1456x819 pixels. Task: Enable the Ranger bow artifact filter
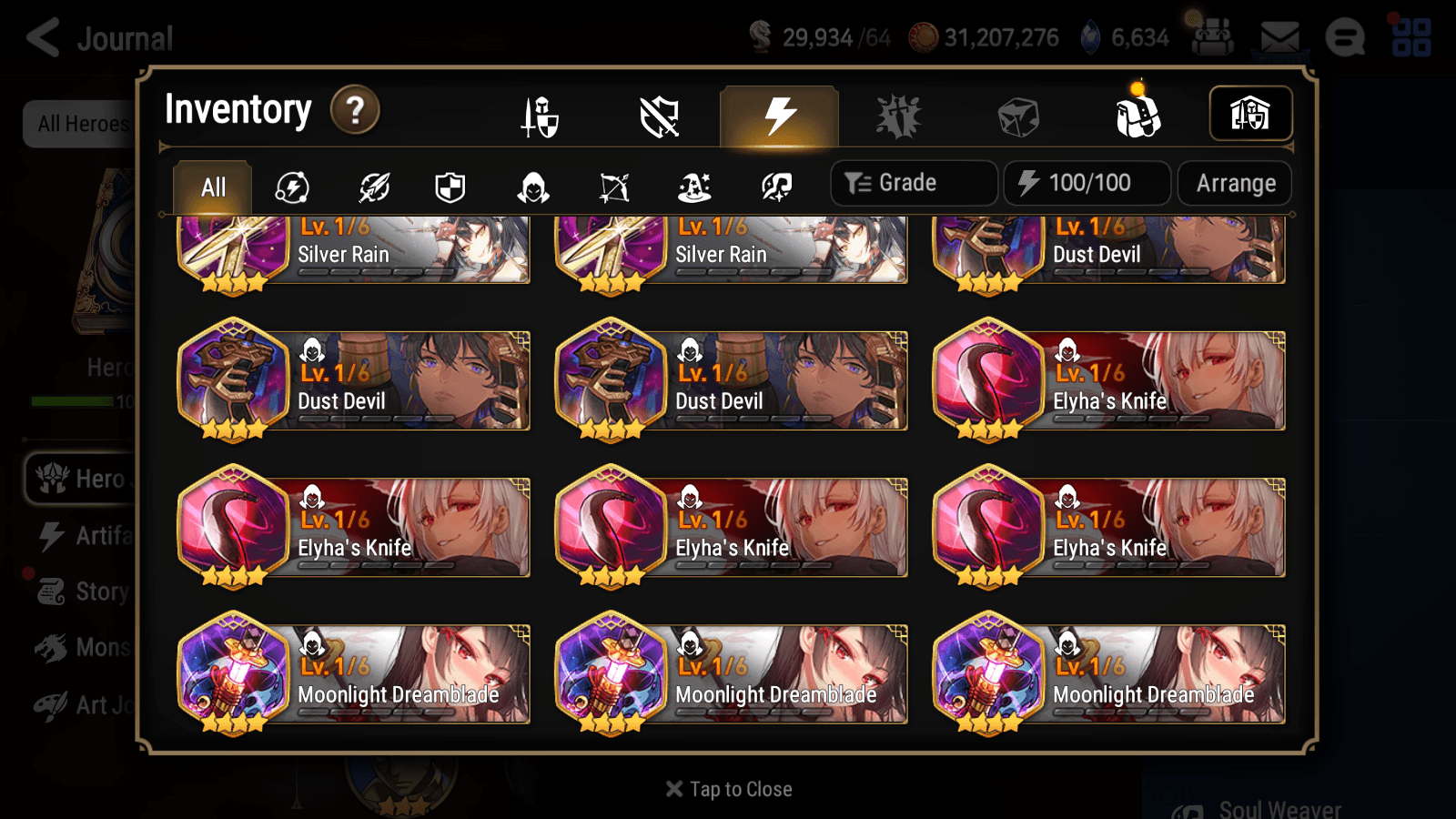[x=612, y=187]
